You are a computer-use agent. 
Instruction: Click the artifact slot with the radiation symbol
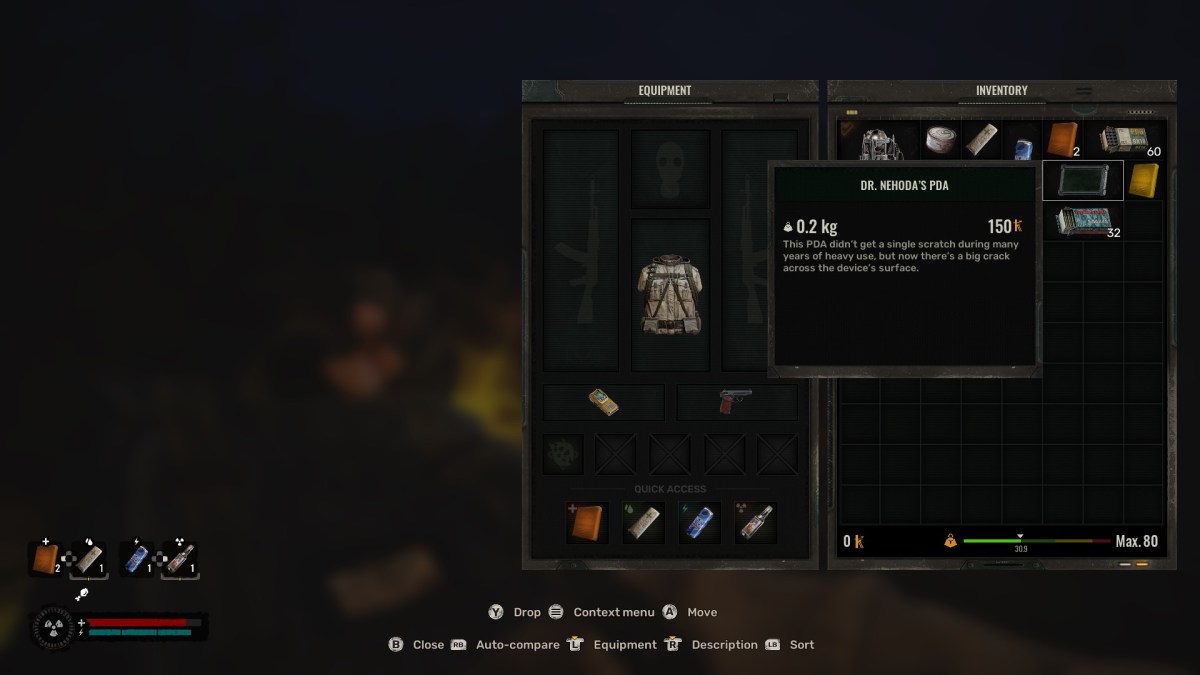coord(562,454)
